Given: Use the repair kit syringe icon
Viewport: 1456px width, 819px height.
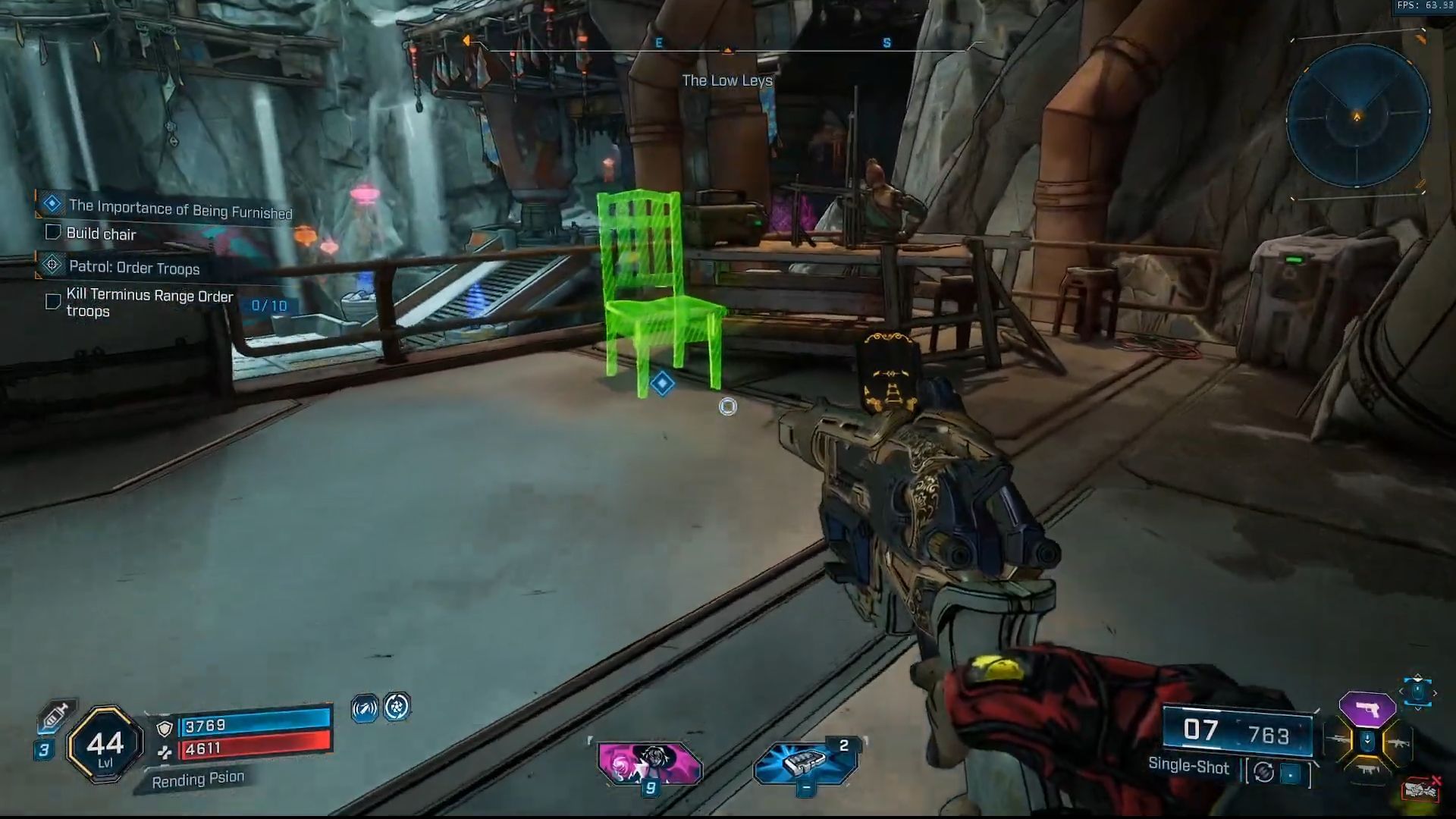Looking at the screenshot, I should (55, 716).
